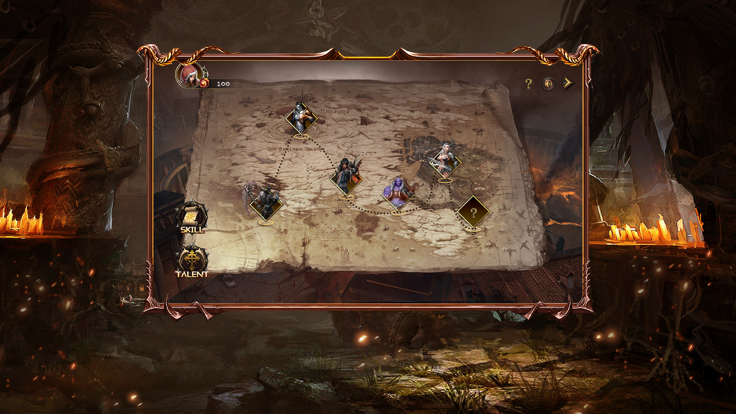Image resolution: width=736 pixels, height=414 pixels.
Task: Open the Skill menu
Action: point(192,217)
